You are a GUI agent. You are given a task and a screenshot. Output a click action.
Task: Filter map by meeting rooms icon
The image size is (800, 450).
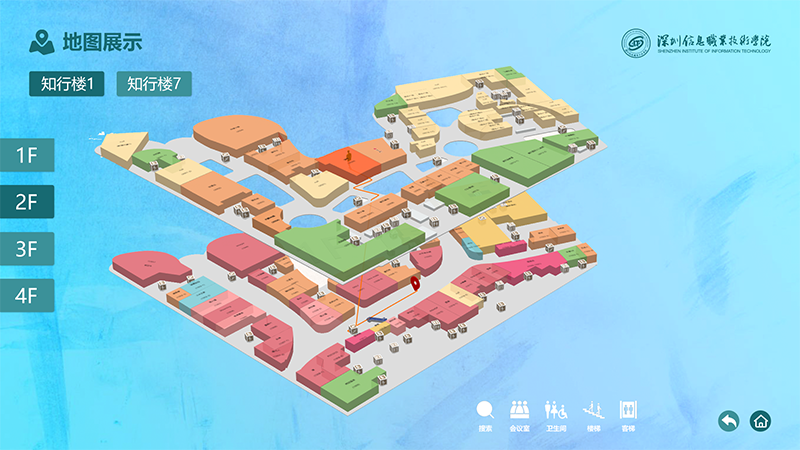(519, 413)
